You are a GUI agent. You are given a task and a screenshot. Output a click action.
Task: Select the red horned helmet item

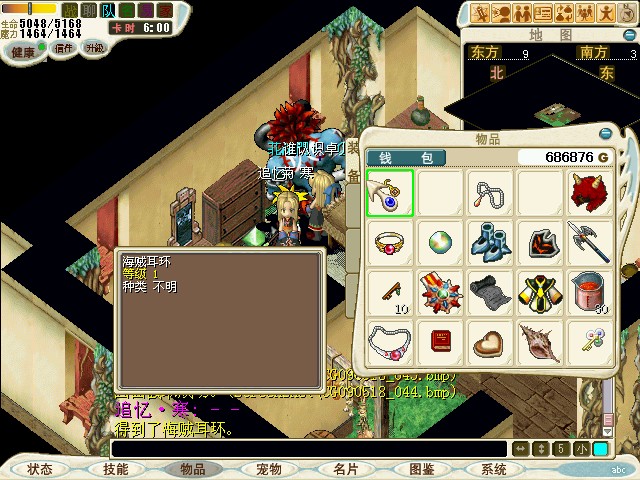(590, 193)
